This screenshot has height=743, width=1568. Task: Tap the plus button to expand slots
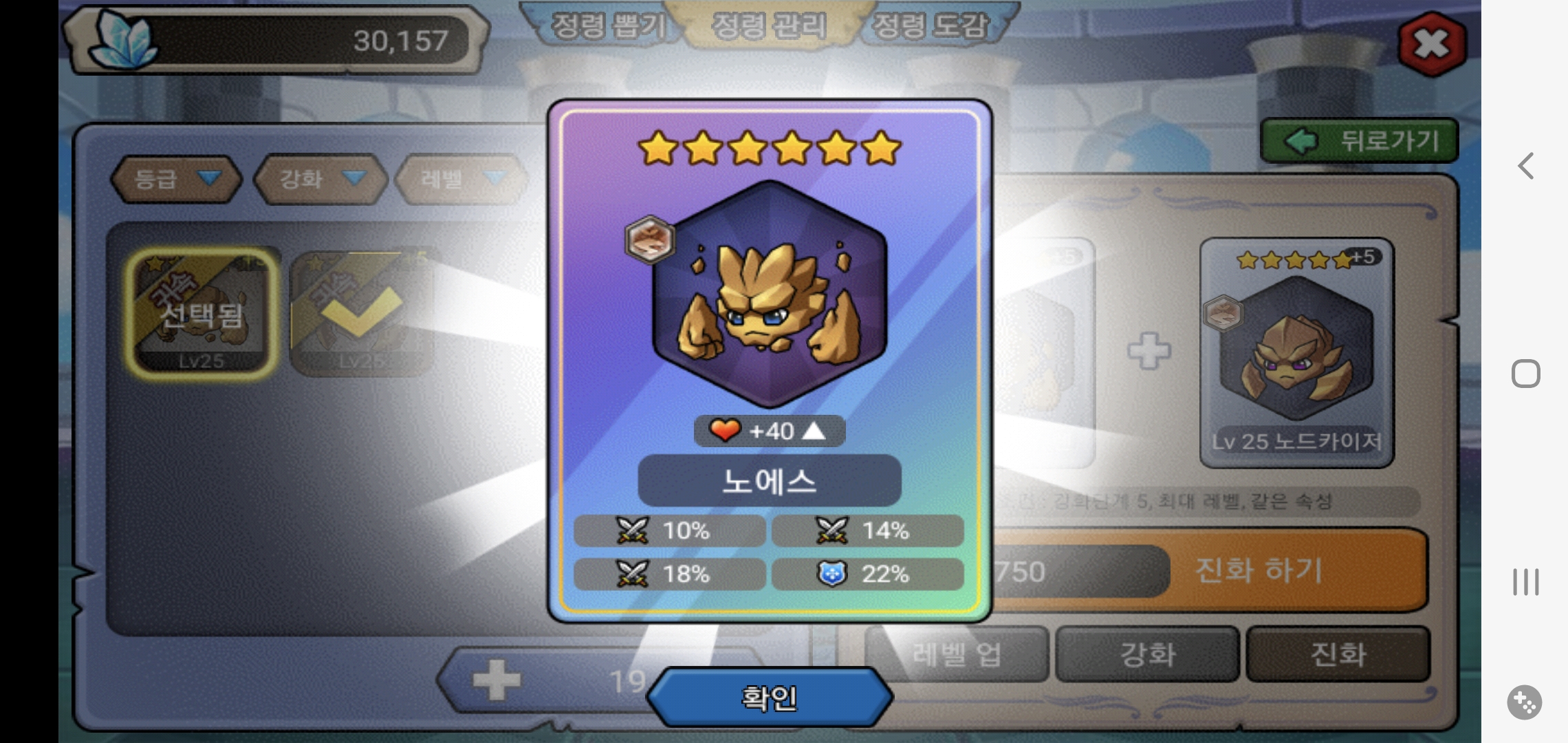[497, 680]
